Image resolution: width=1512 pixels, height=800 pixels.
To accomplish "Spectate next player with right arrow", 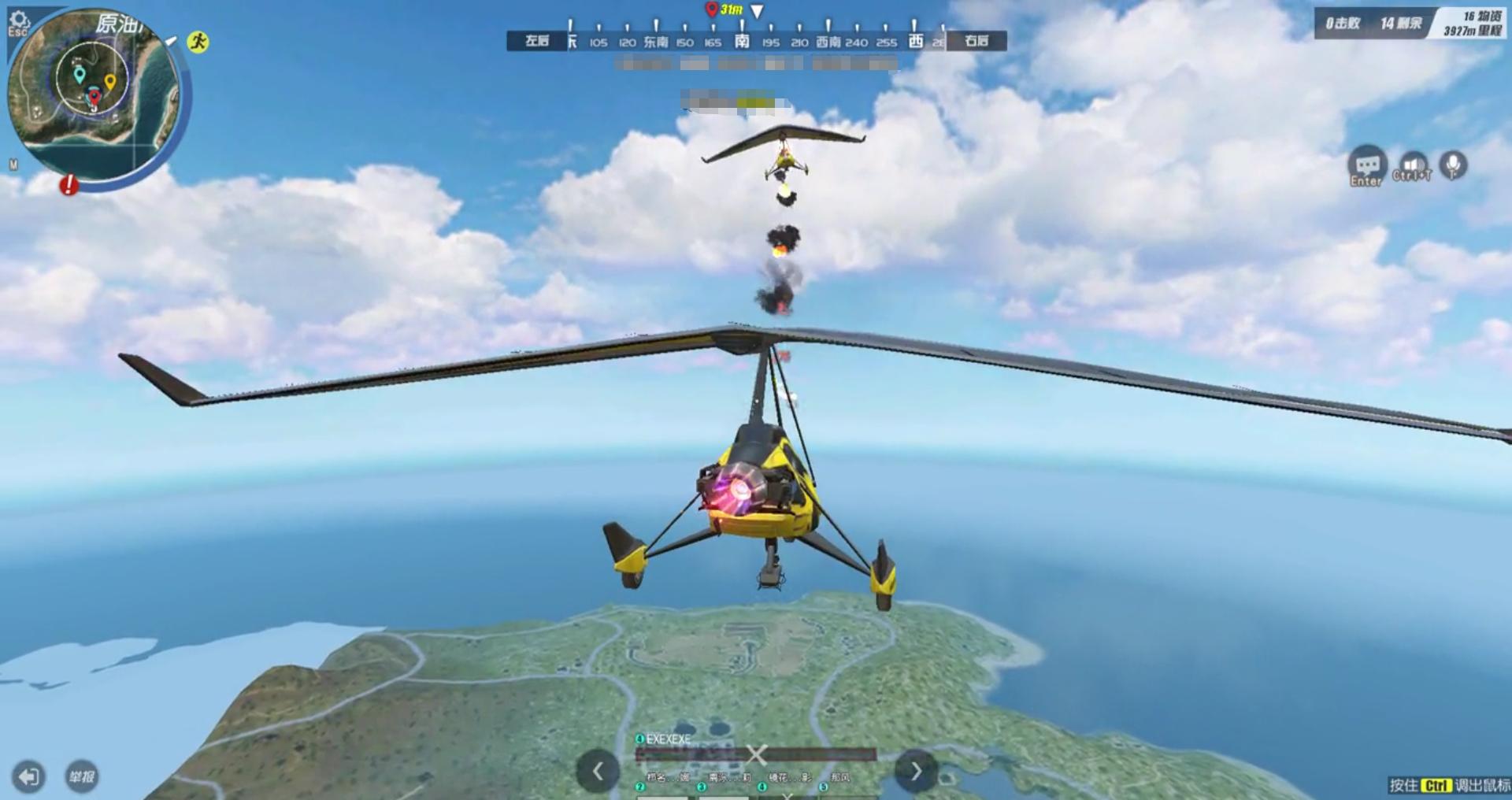I will tap(916, 771).
